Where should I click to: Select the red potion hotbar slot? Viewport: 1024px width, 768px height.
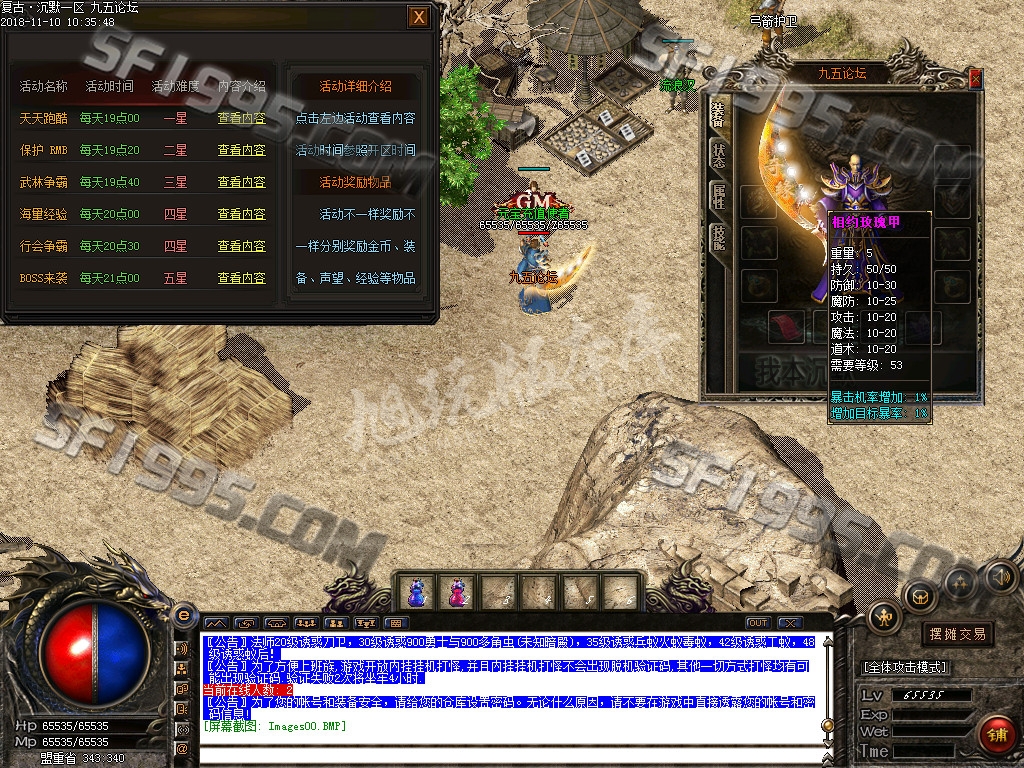coord(457,592)
